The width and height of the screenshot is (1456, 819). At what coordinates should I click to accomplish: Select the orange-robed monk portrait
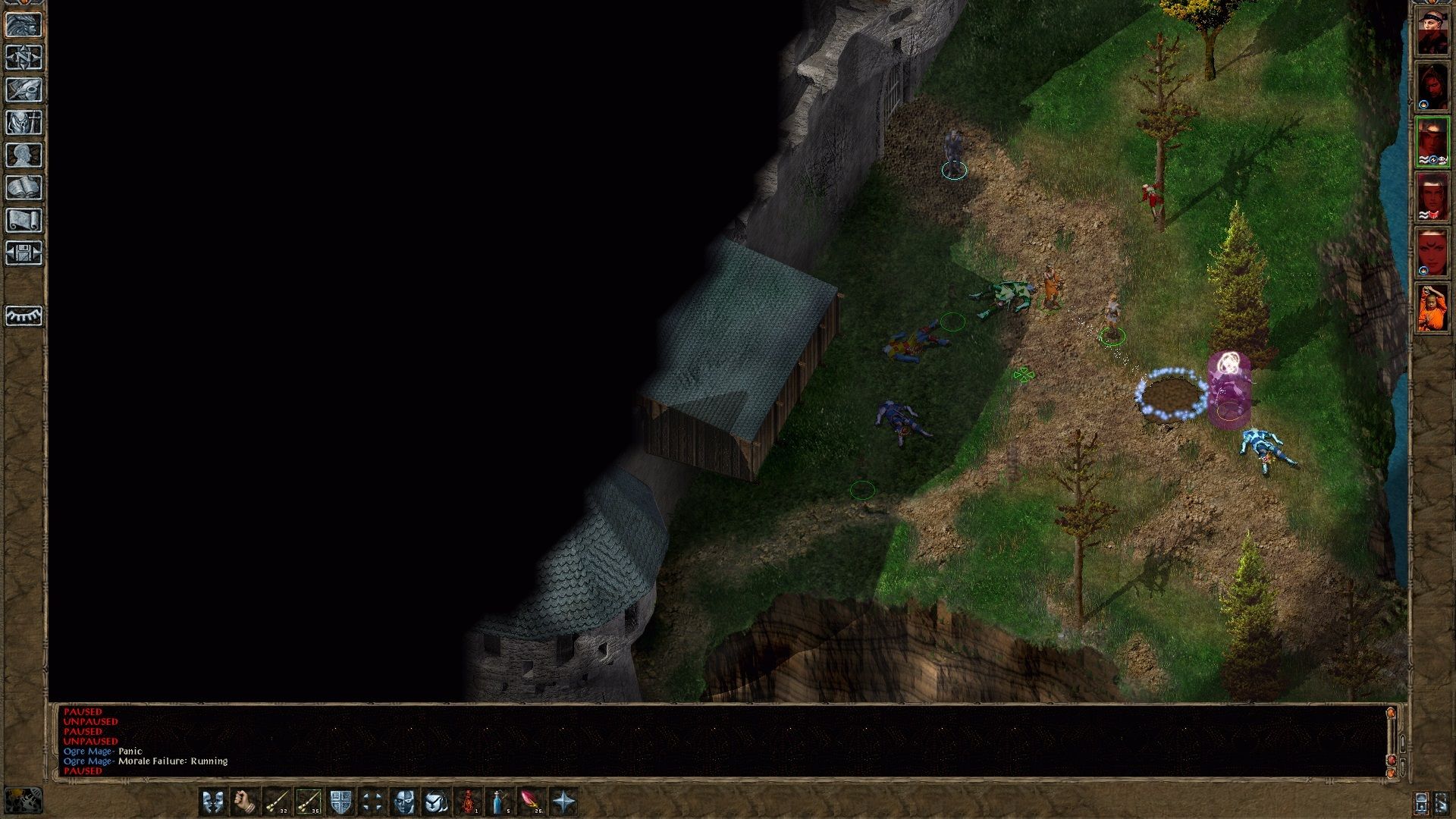tap(1432, 308)
